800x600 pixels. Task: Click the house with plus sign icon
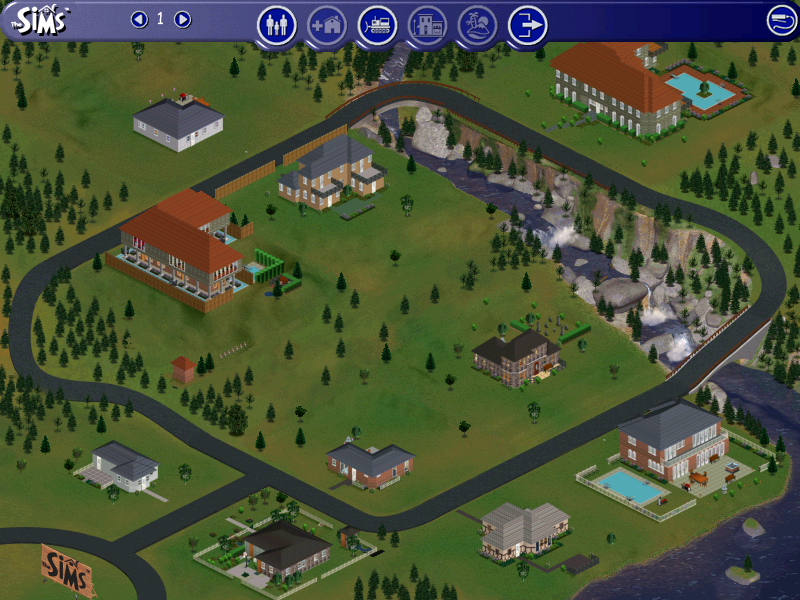point(327,25)
